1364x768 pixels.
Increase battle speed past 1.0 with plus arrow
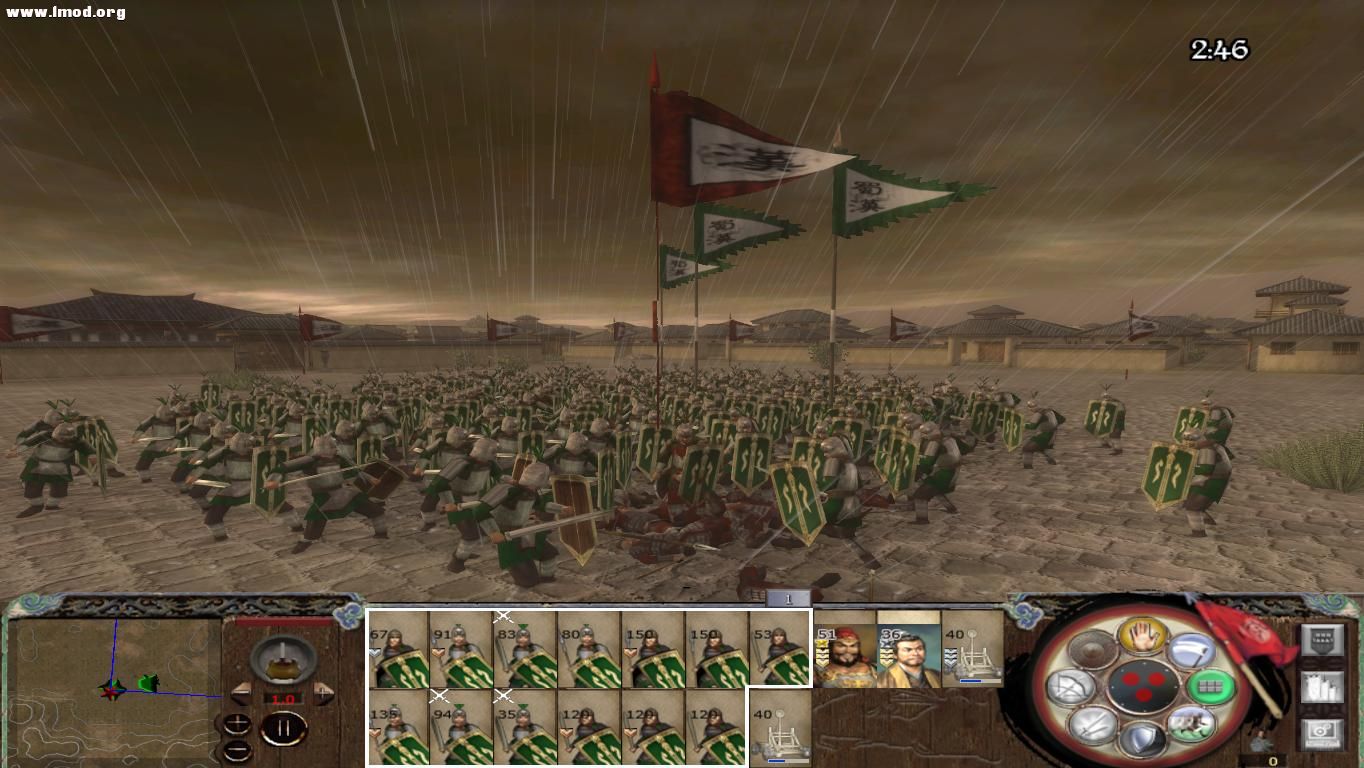coord(322,694)
